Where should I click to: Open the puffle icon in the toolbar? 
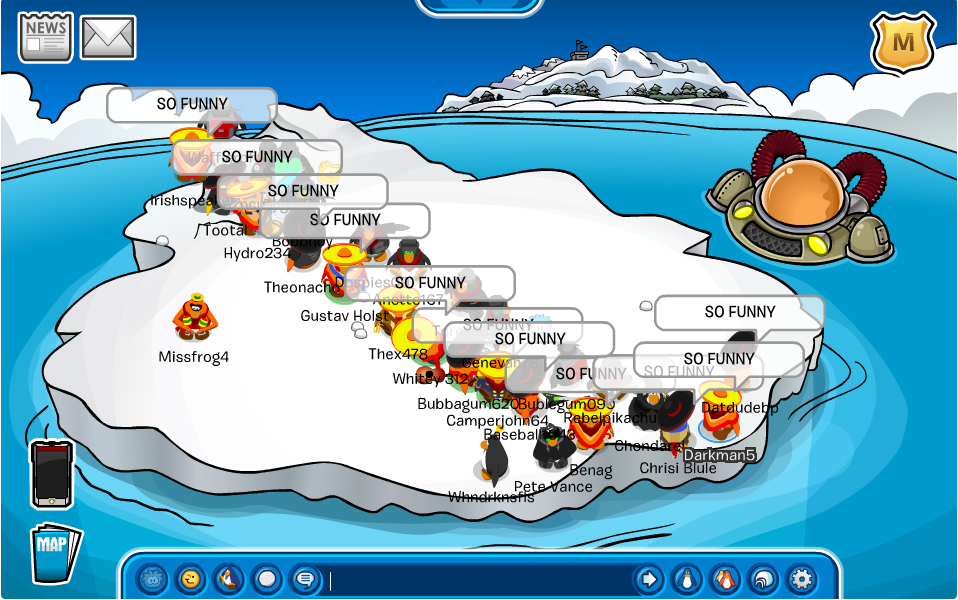pos(153,578)
